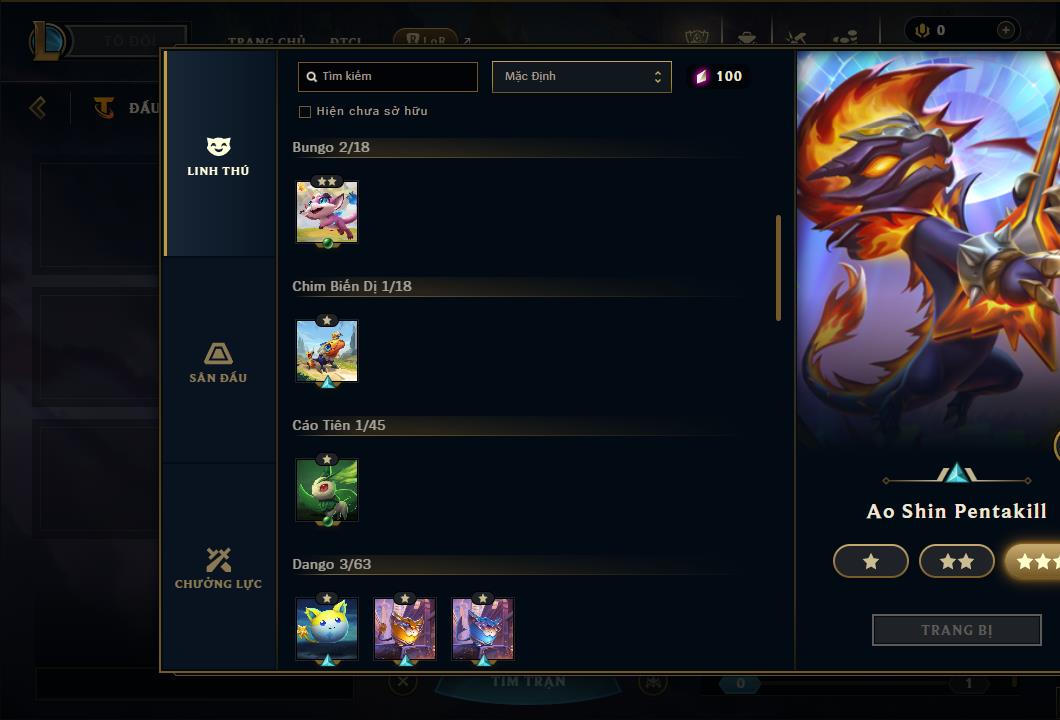
Task: Click the Tìm kiếm search field
Action: click(388, 77)
